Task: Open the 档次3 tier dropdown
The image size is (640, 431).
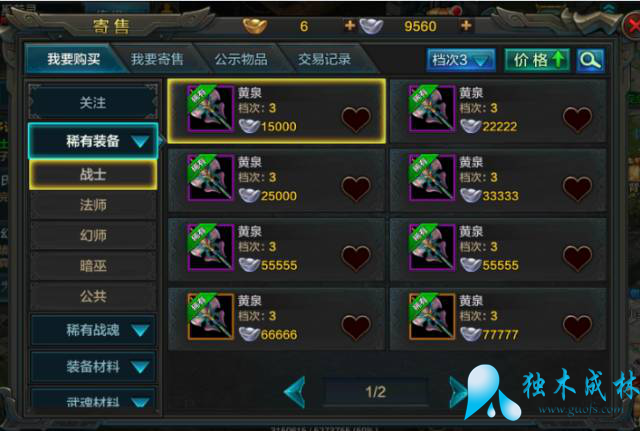Action: pyautogui.click(x=461, y=60)
